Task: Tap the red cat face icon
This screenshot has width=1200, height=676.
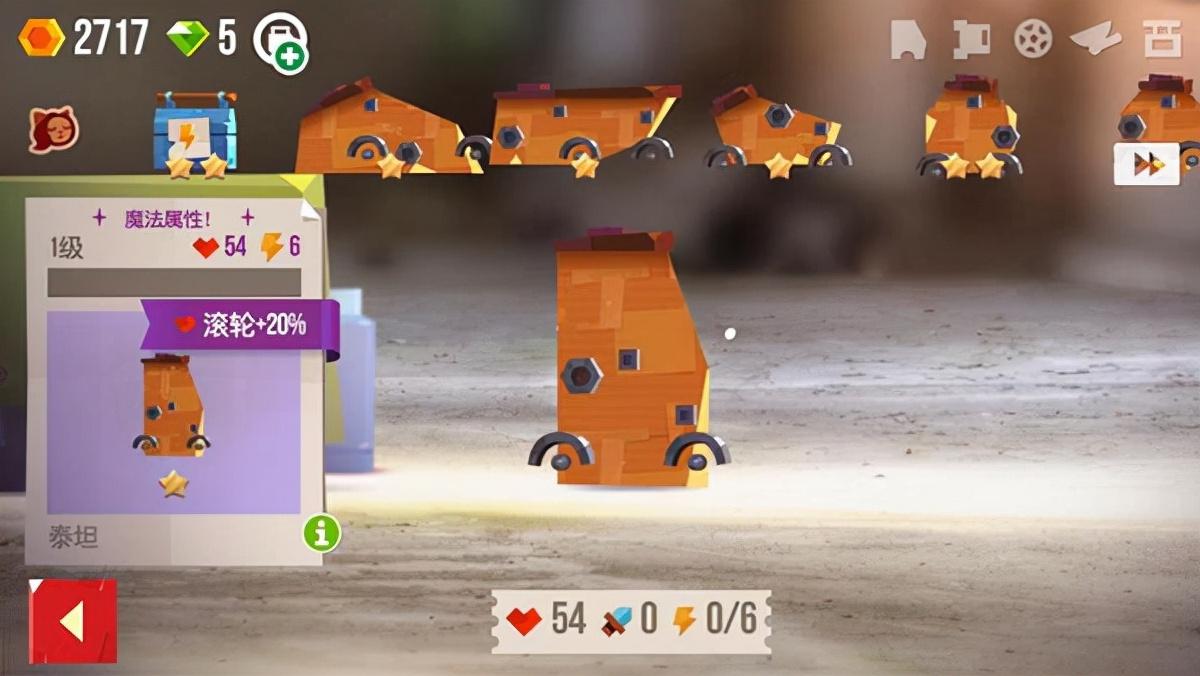Action: pyautogui.click(x=54, y=129)
